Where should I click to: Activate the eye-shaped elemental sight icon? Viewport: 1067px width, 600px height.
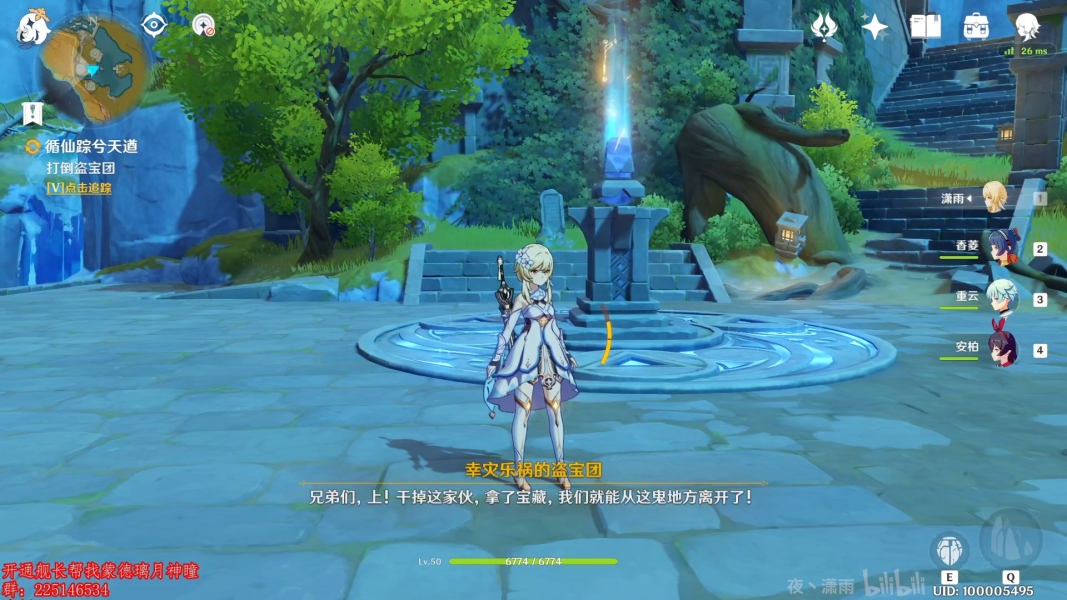[153, 25]
